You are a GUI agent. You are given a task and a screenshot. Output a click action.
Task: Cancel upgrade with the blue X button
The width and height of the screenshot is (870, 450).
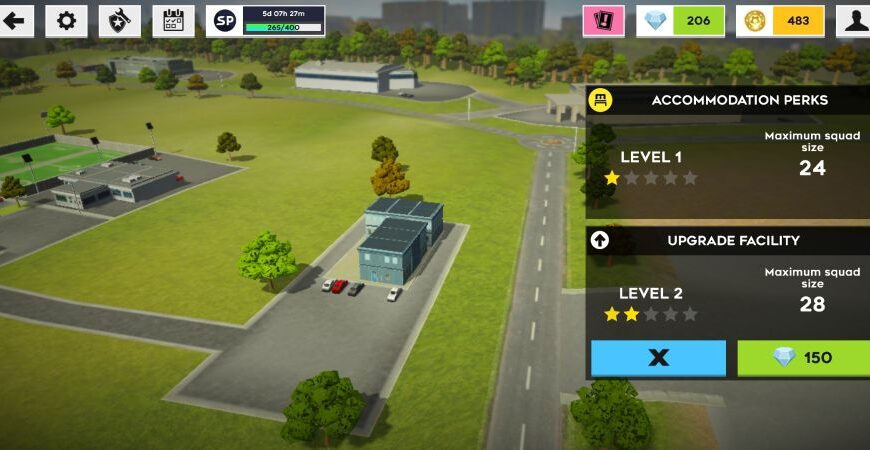(658, 358)
